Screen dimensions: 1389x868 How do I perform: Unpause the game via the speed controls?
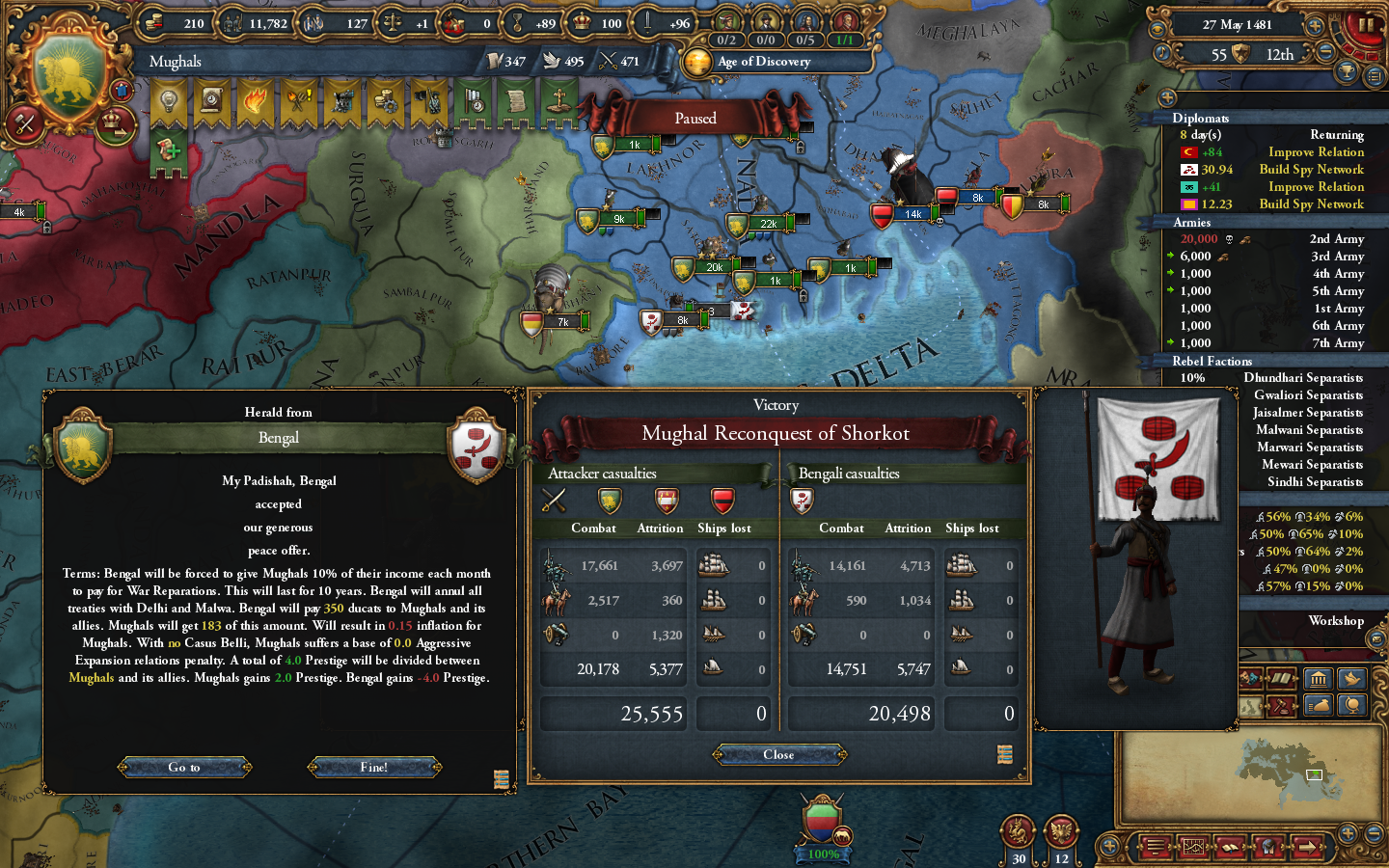point(1366,27)
